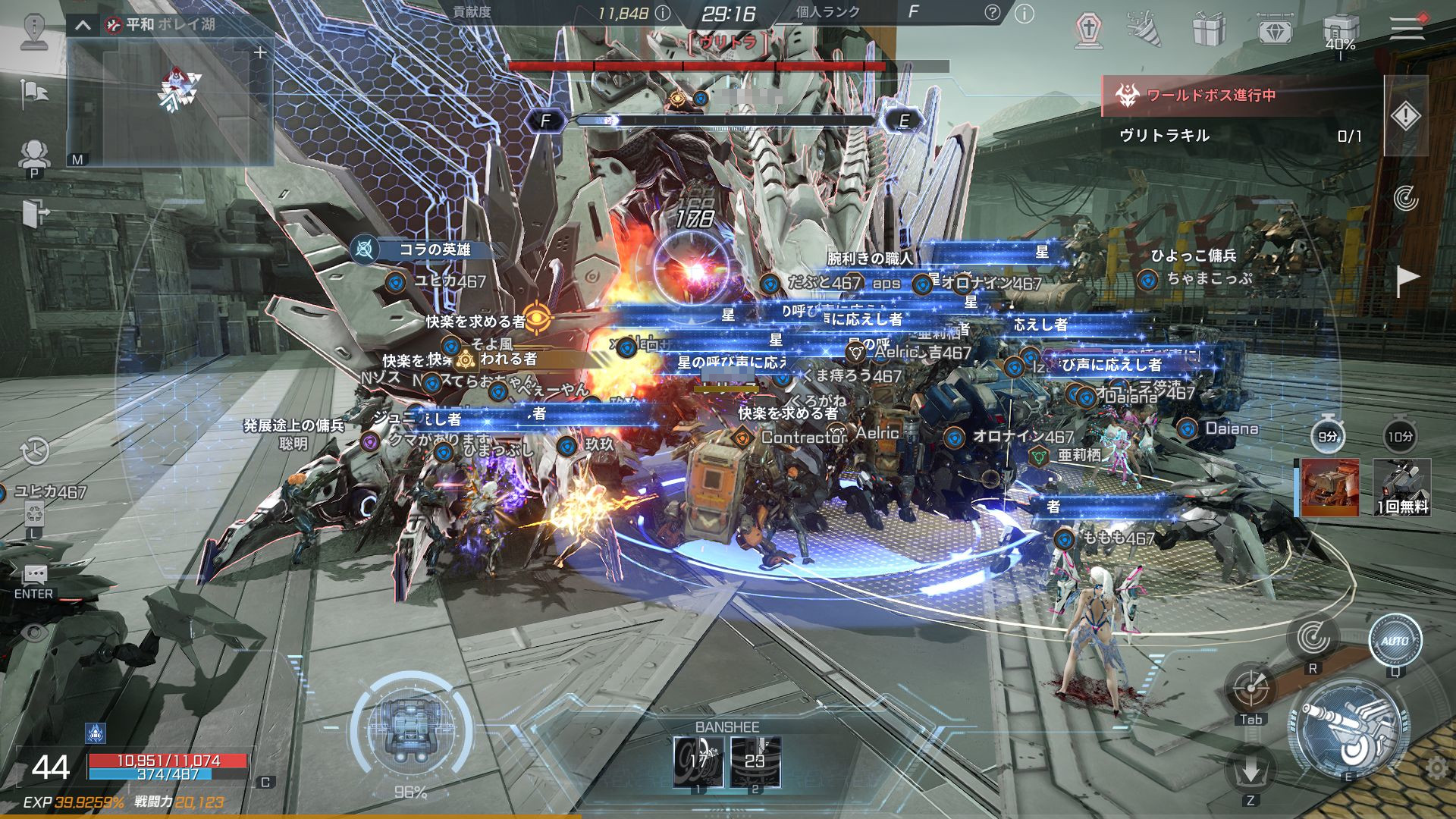This screenshot has height=819, width=1456.
Task: Collapse the minimap with the arrow button
Action: click(83, 25)
